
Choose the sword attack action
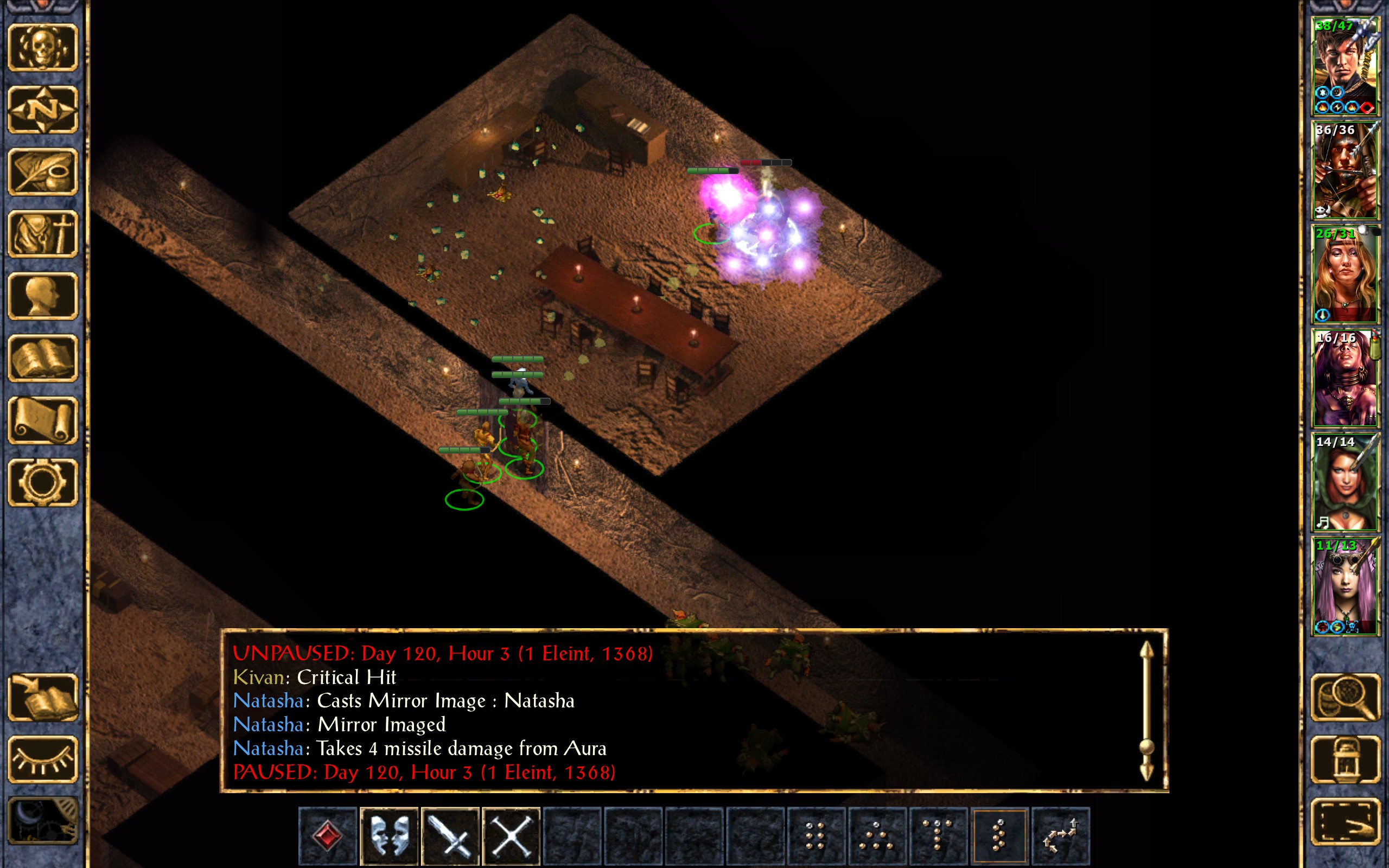(x=450, y=835)
